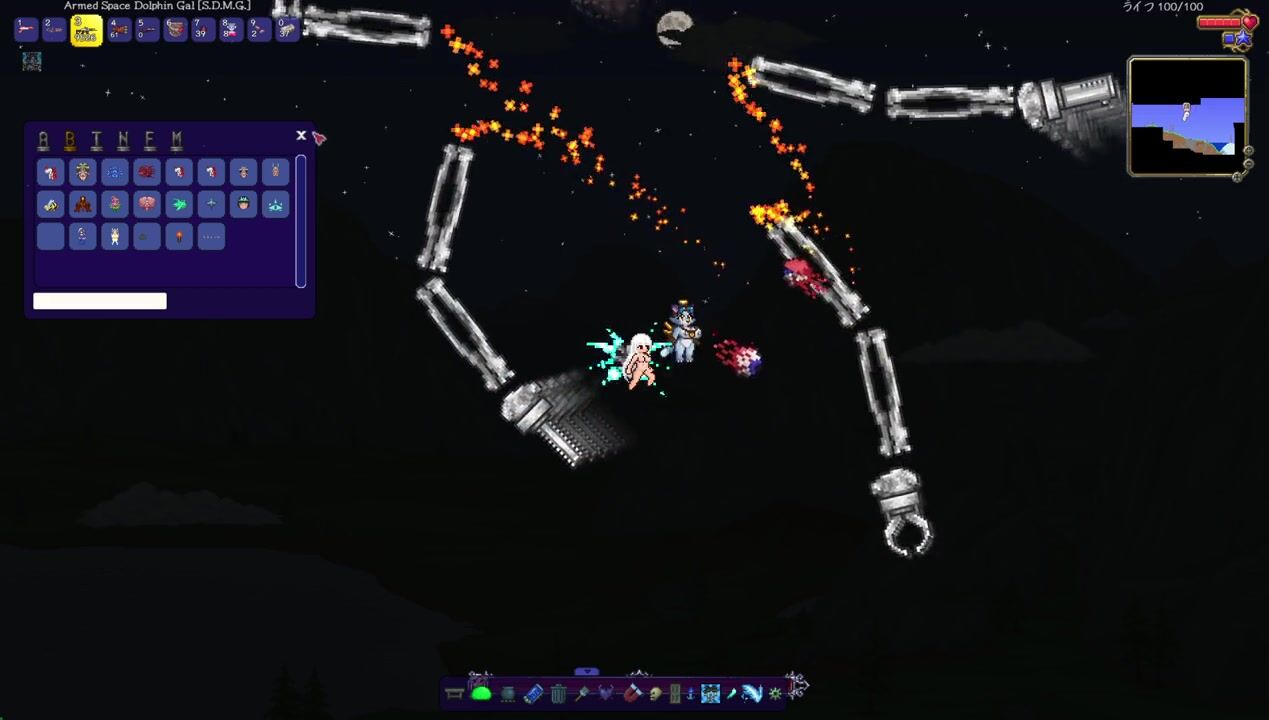
Task: Switch to the T tab
Action: pyautogui.click(x=96, y=140)
